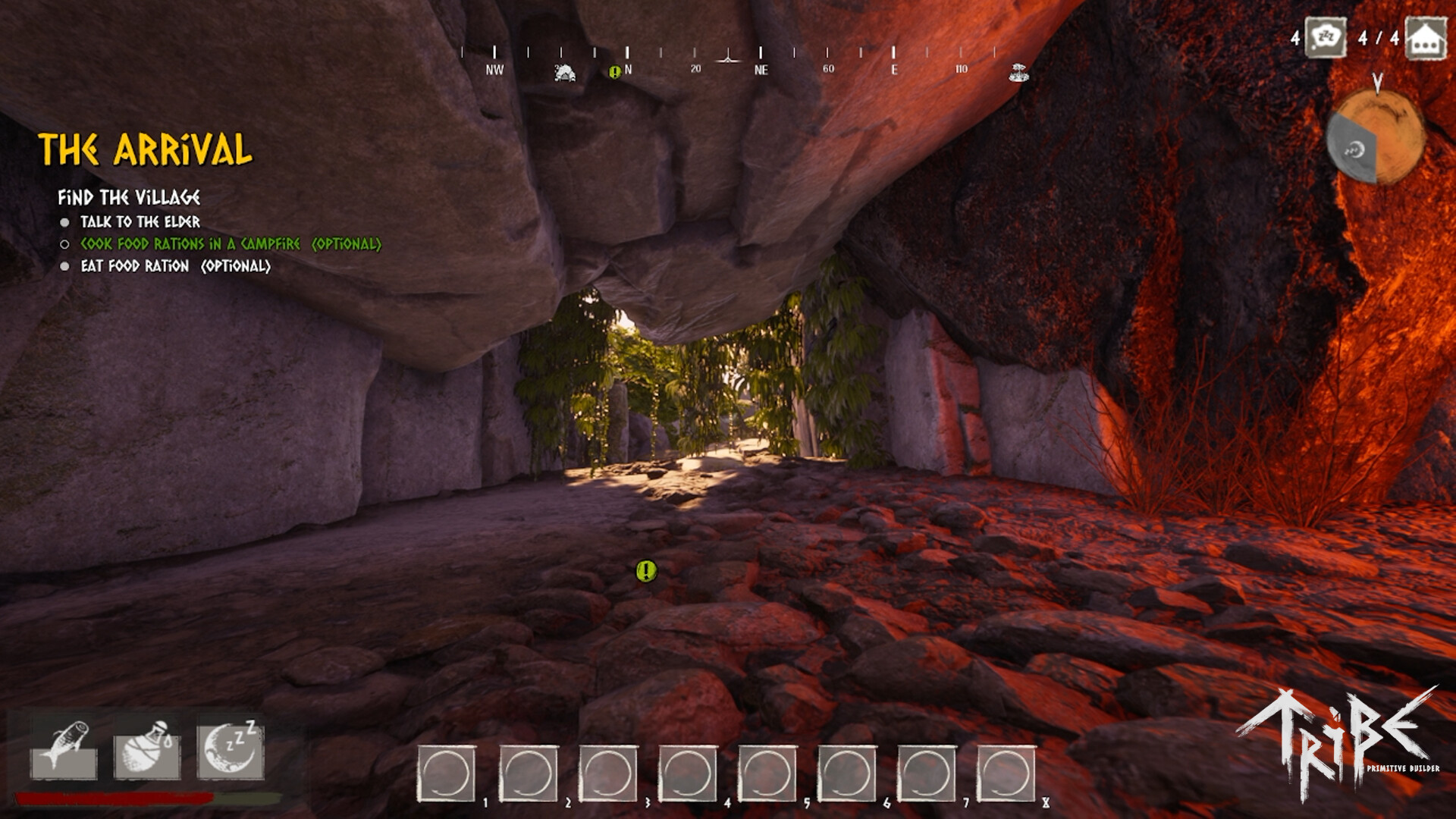Select hotbar slot 1
Viewport: 1456px width, 819px height.
(x=444, y=770)
